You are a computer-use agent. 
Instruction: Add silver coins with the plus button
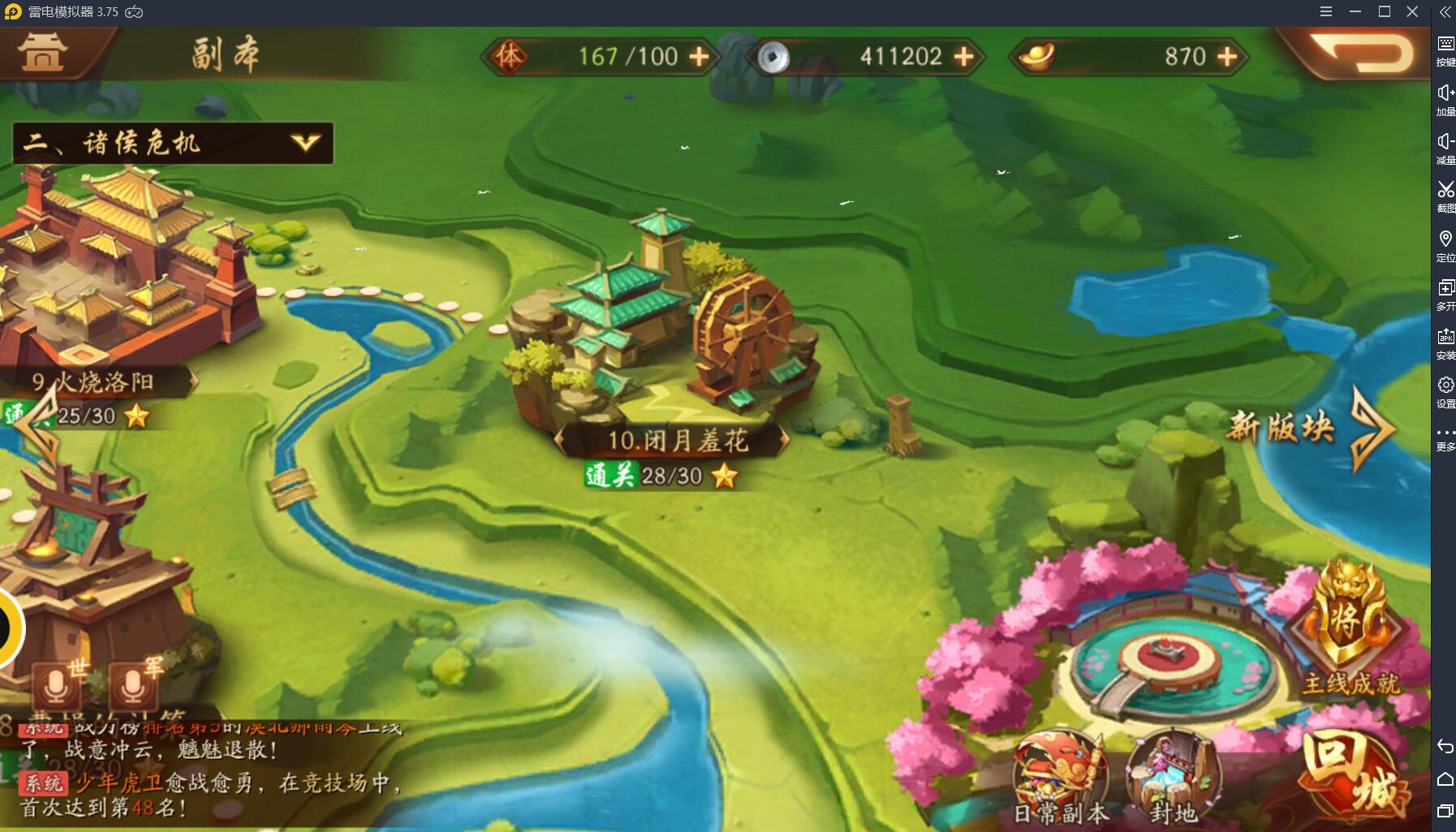click(x=964, y=56)
